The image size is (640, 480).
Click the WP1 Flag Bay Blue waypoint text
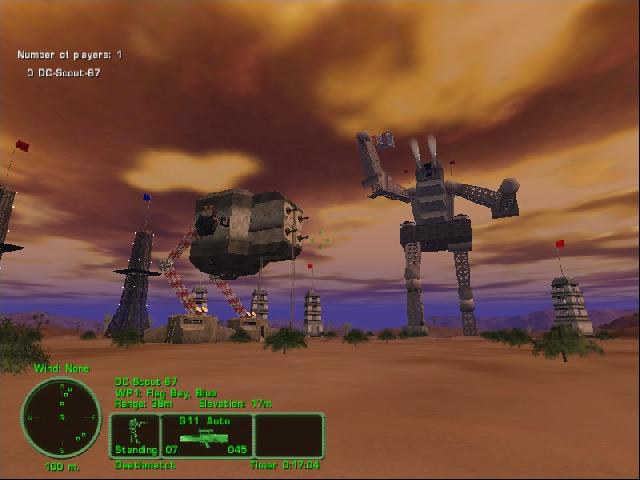[x=158, y=392]
